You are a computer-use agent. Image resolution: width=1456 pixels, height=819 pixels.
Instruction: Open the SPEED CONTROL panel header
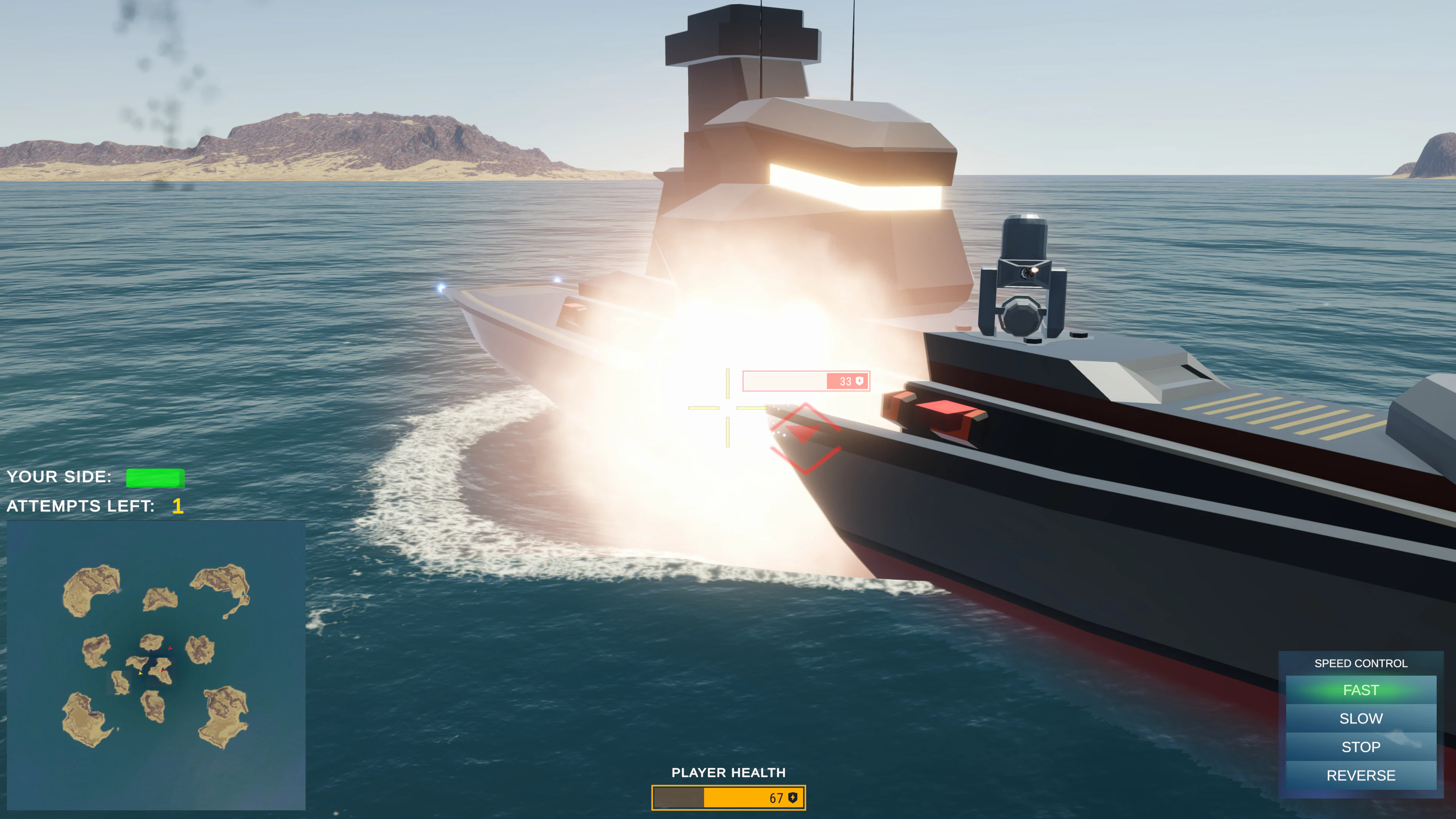[1361, 664]
